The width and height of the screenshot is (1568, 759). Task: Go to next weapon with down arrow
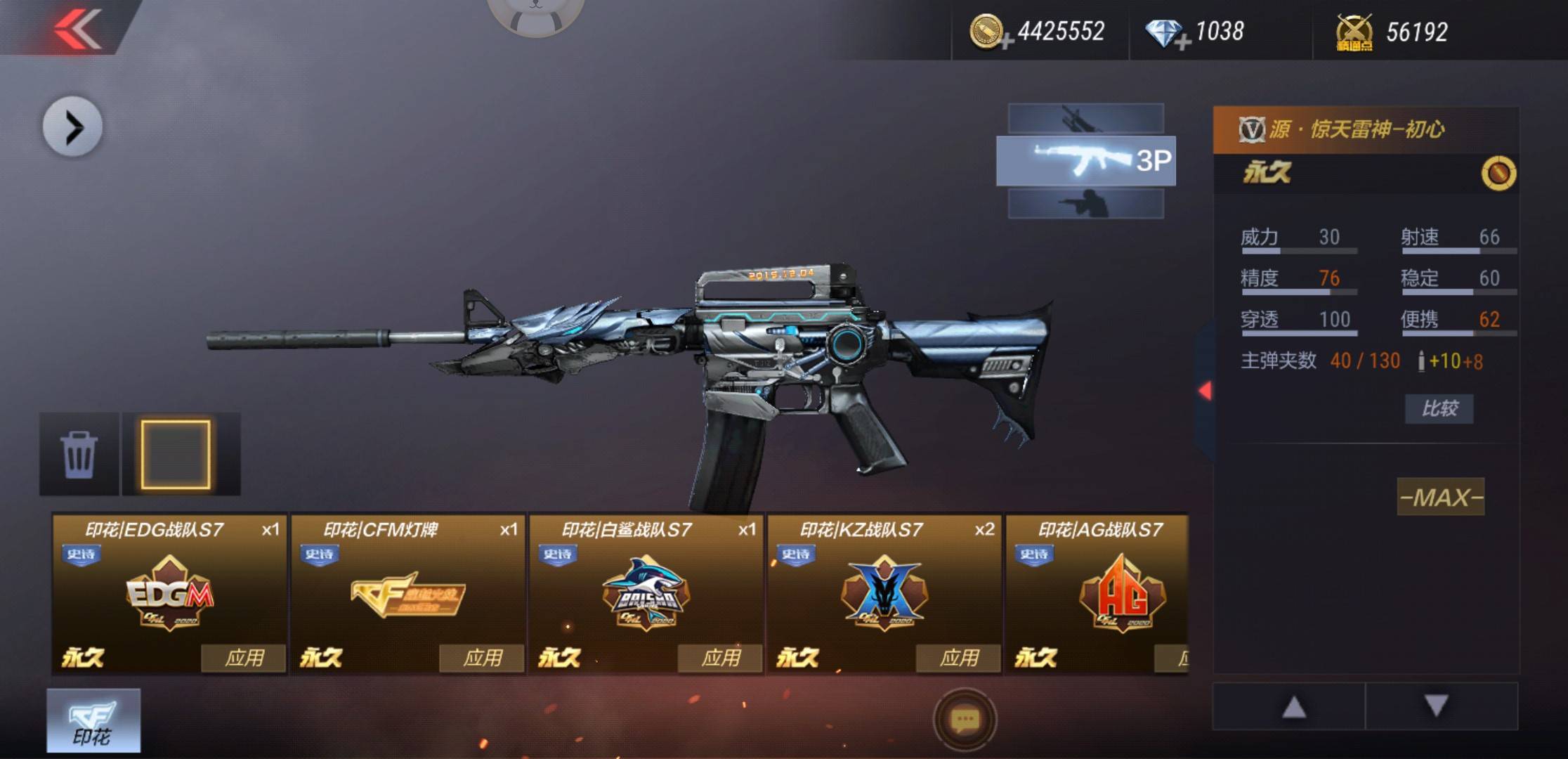point(1437,706)
